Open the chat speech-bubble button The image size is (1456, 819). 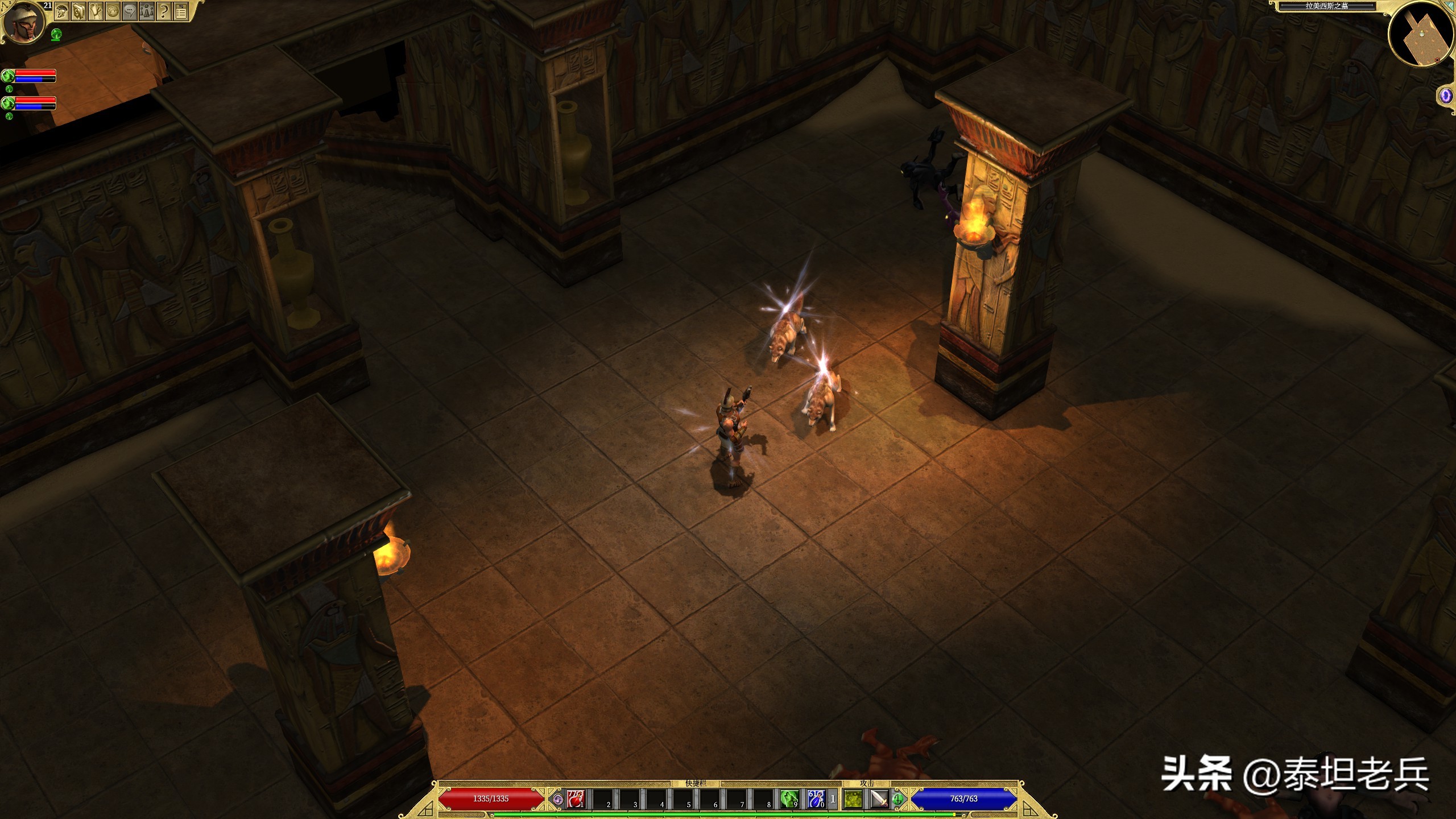pos(130,11)
